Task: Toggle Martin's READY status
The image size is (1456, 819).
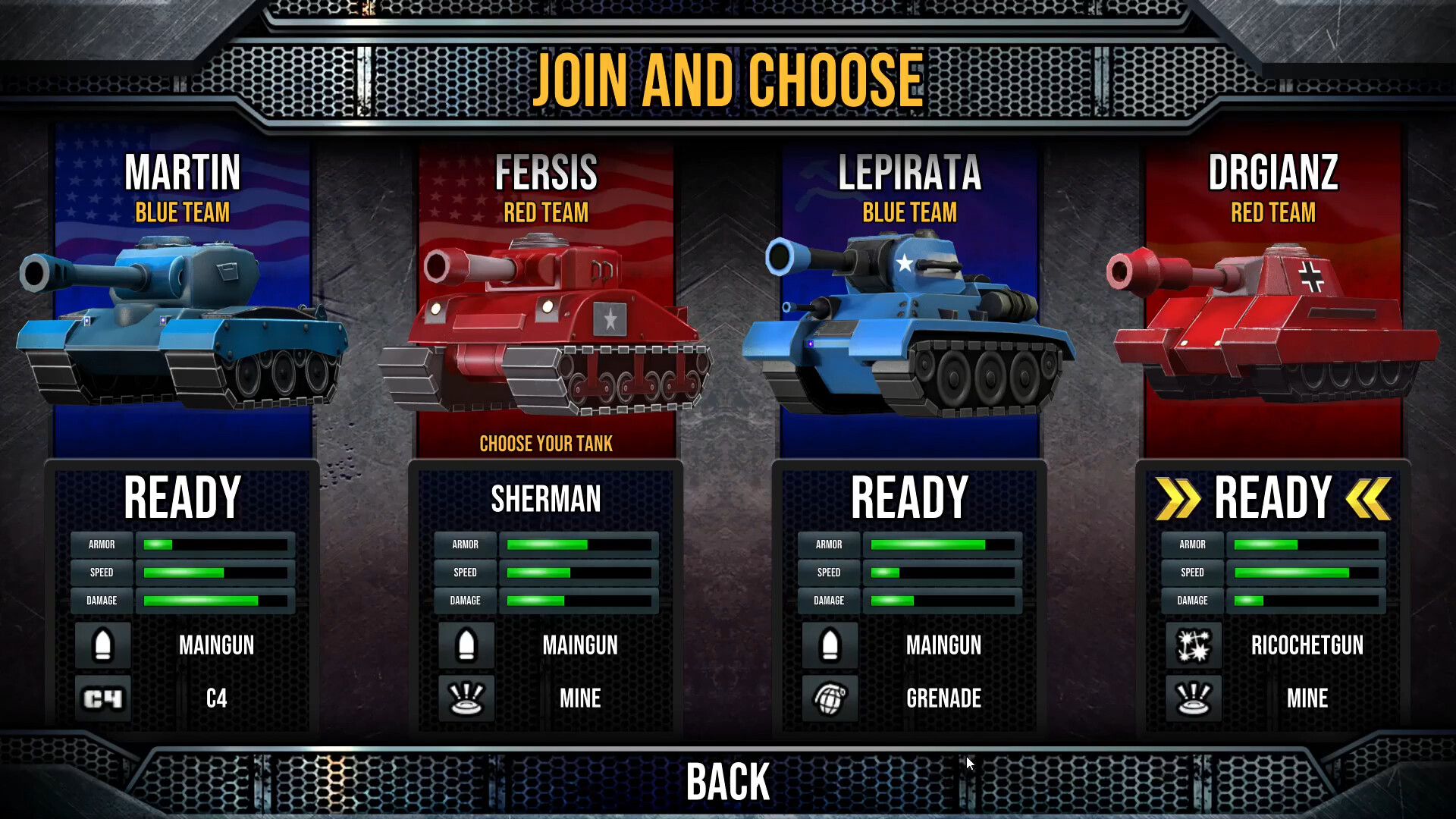Action: tap(182, 497)
